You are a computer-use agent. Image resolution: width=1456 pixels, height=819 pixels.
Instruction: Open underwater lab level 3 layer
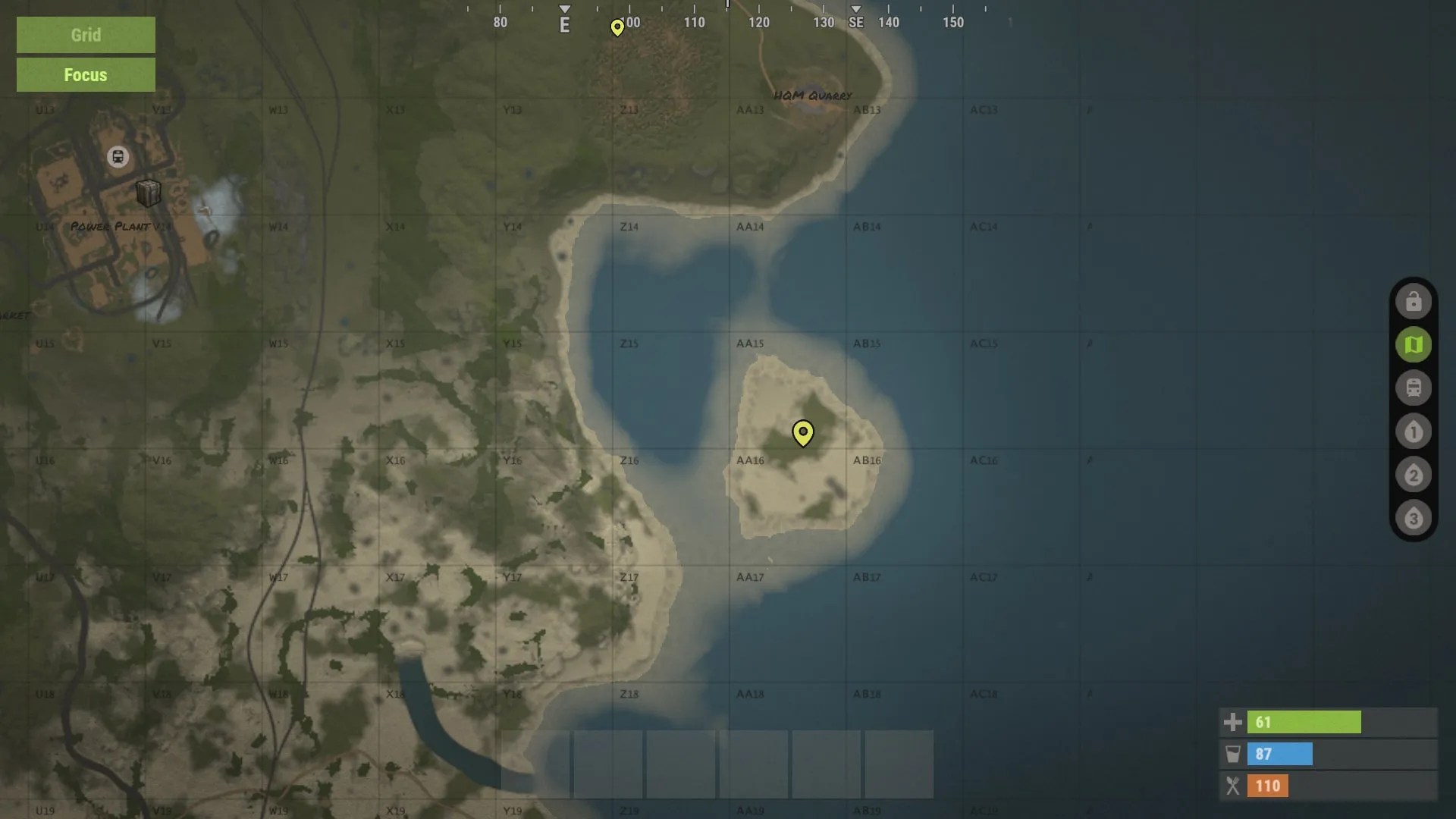pos(1414,519)
